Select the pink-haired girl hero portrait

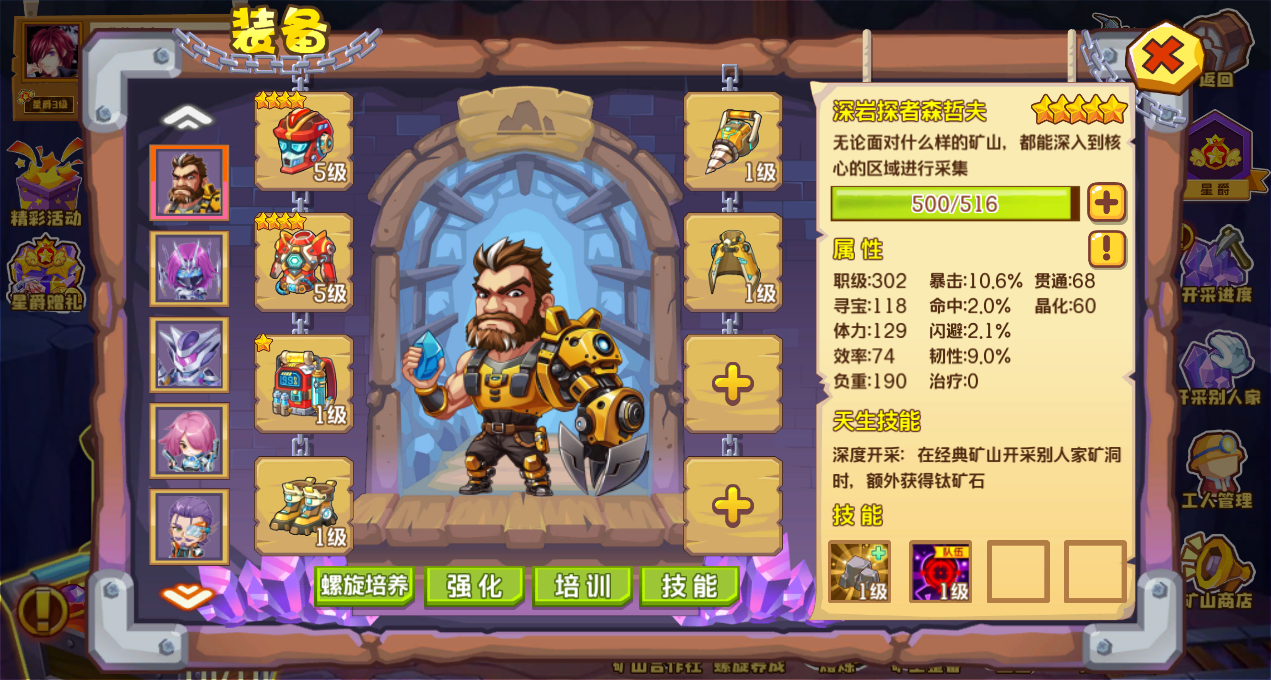[x=190, y=441]
